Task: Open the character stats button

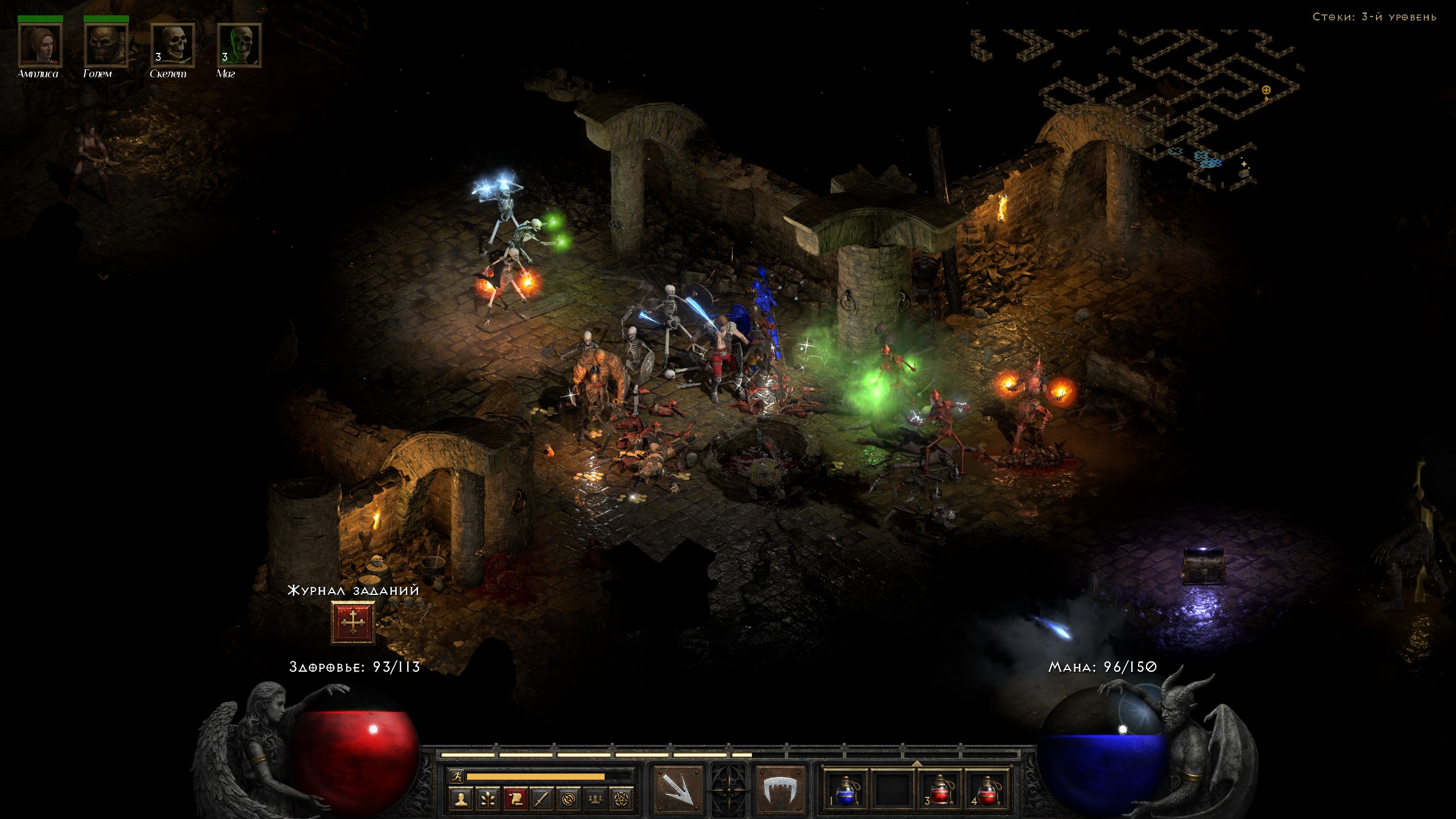Action: click(461, 799)
